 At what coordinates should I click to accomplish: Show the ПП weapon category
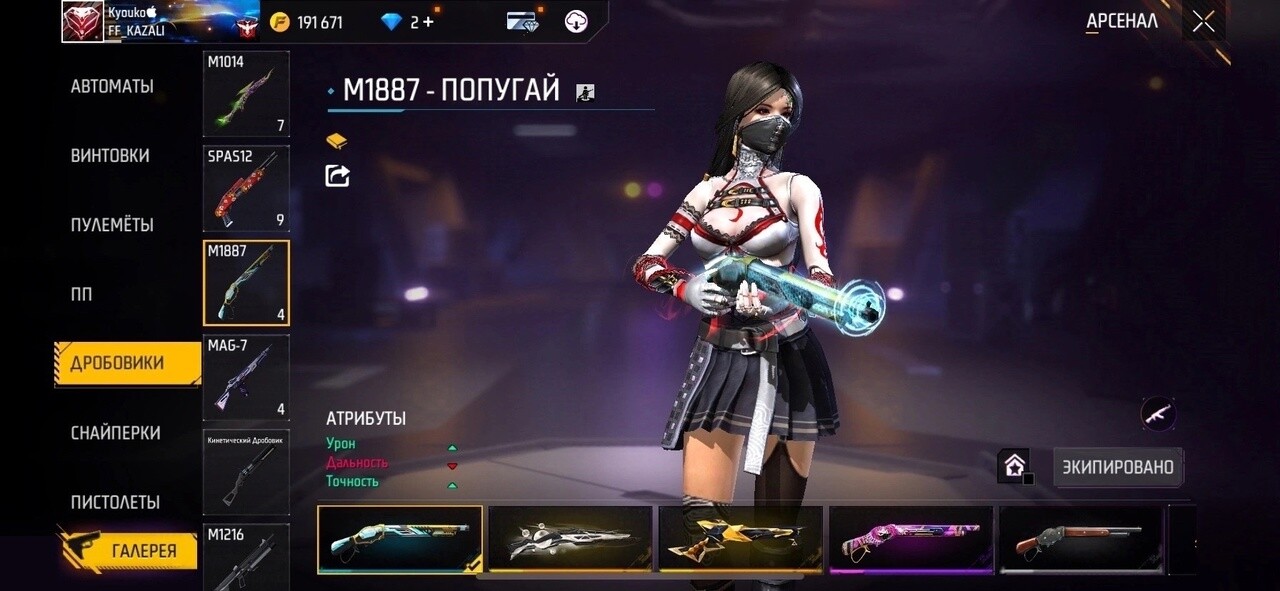tap(81, 295)
